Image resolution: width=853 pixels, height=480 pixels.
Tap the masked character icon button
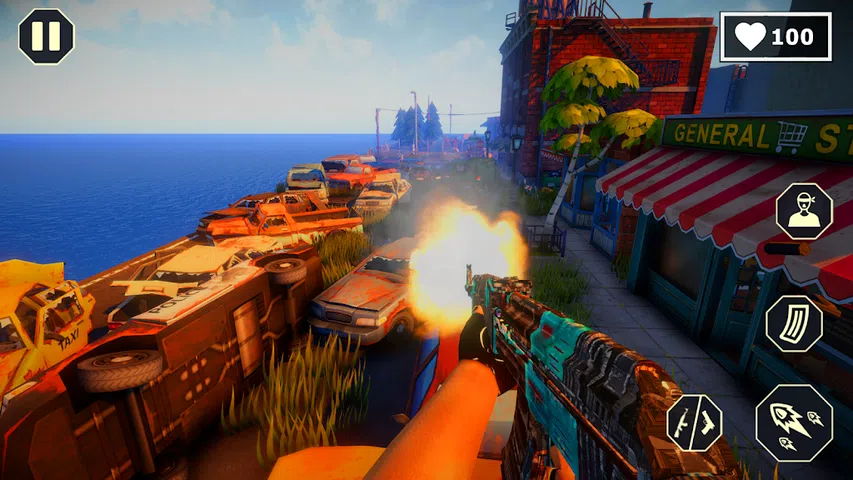(803, 211)
